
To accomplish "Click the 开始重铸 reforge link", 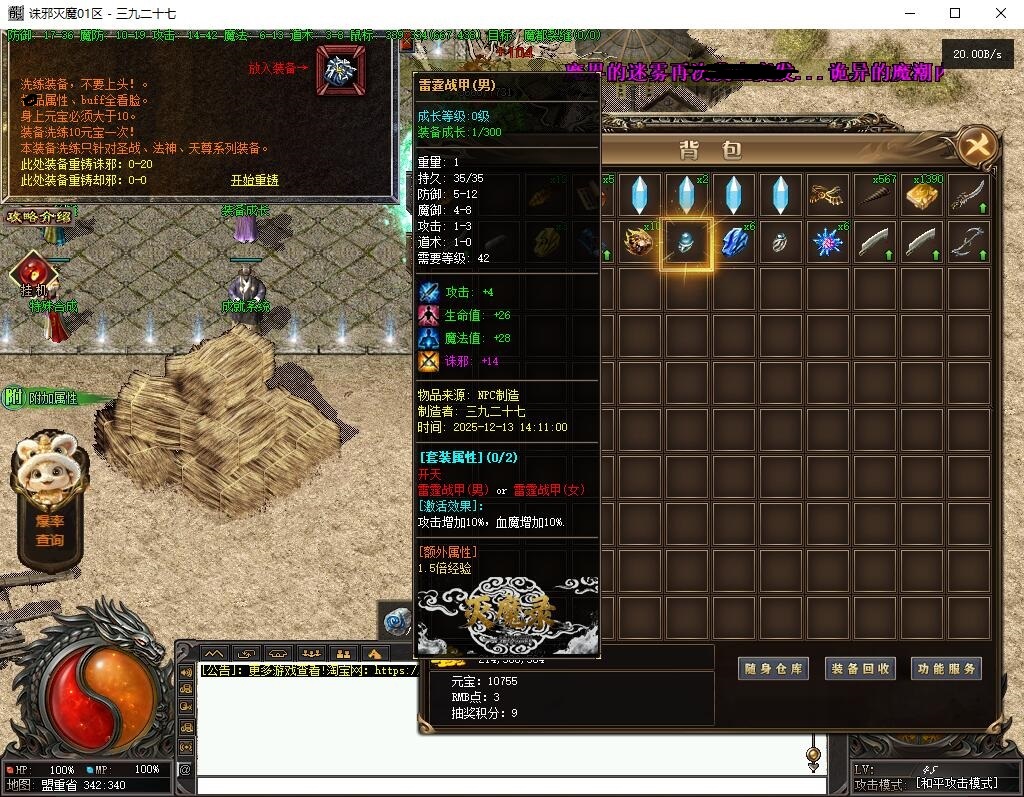I will pyautogui.click(x=255, y=181).
